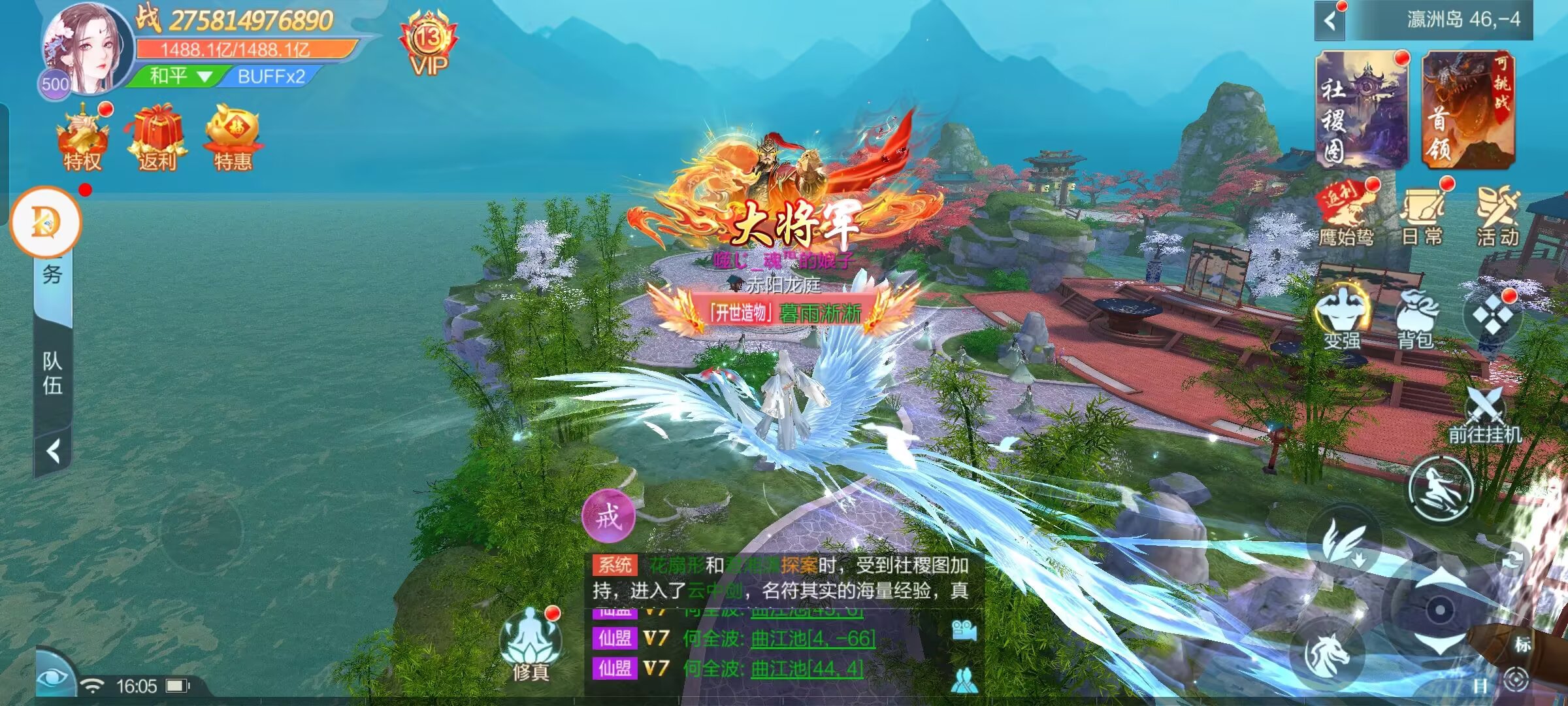Click the 曲江池[4,-66] location link
Viewport: 1568px width, 706px height.
[813, 638]
